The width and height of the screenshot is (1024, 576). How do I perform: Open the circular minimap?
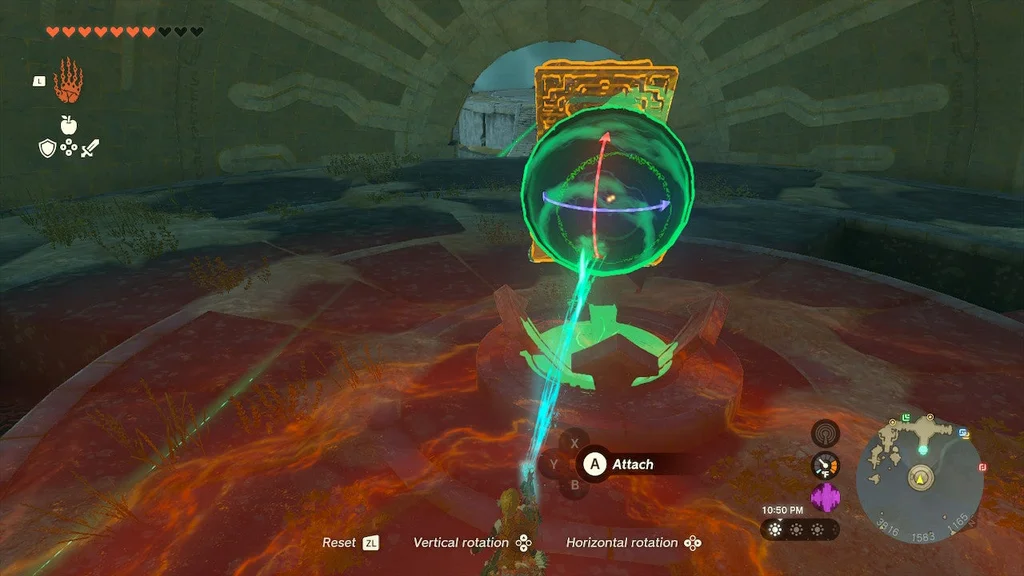(919, 479)
